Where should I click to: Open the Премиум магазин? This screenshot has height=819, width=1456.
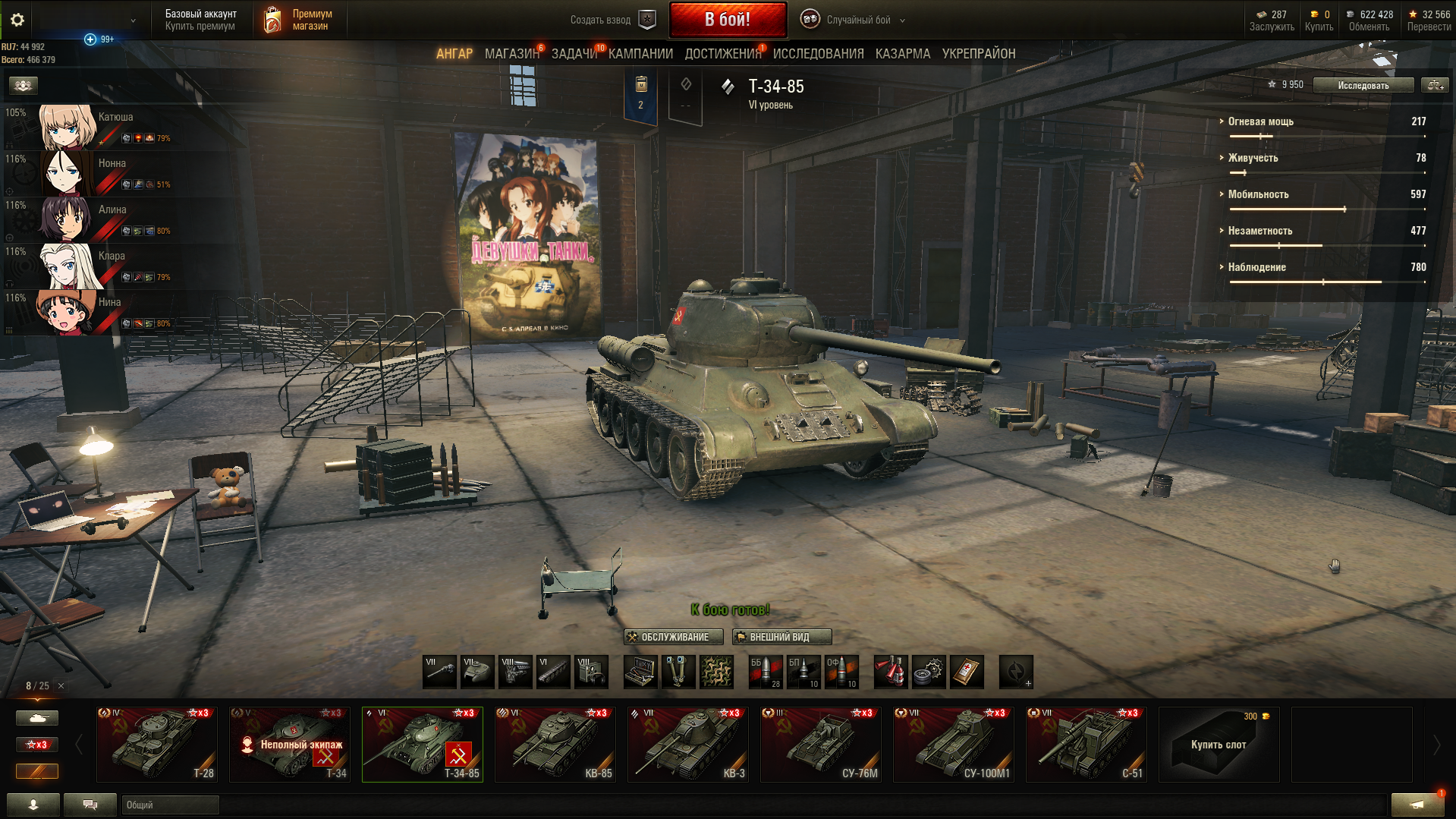pos(300,20)
